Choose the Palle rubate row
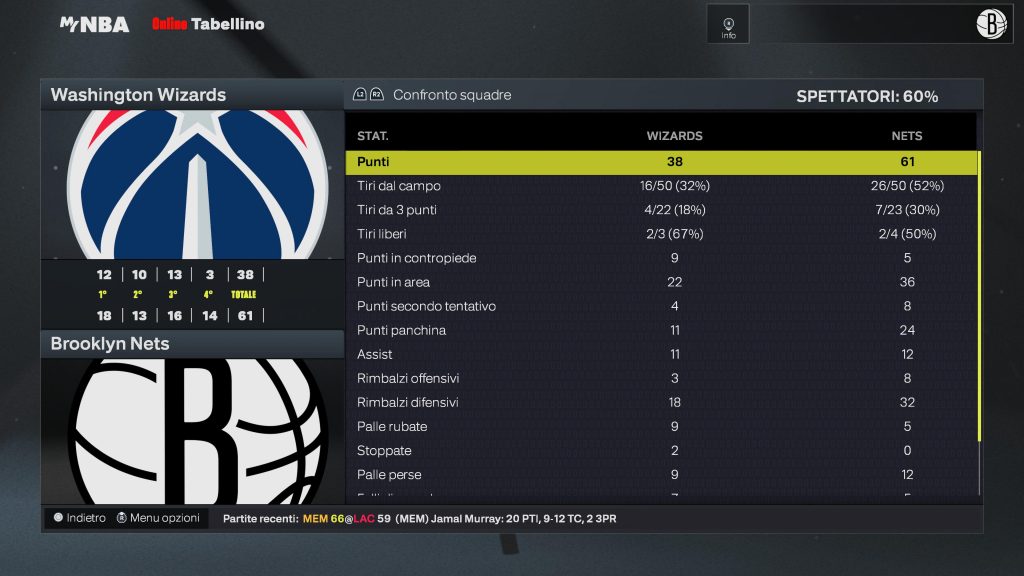Viewport: 1024px width, 576px height. point(660,426)
